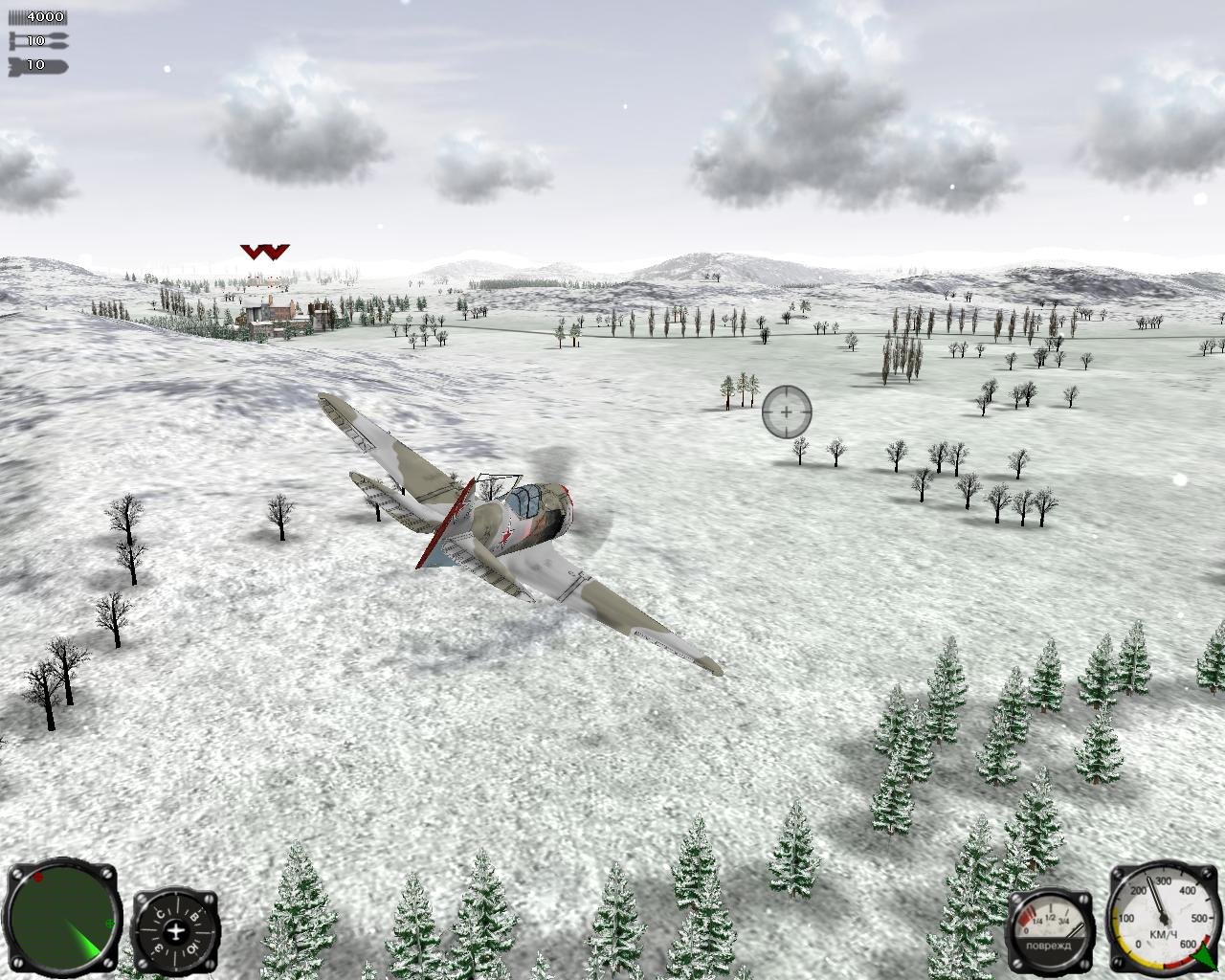
Task: Click the green radar display
Action: pos(62,917)
